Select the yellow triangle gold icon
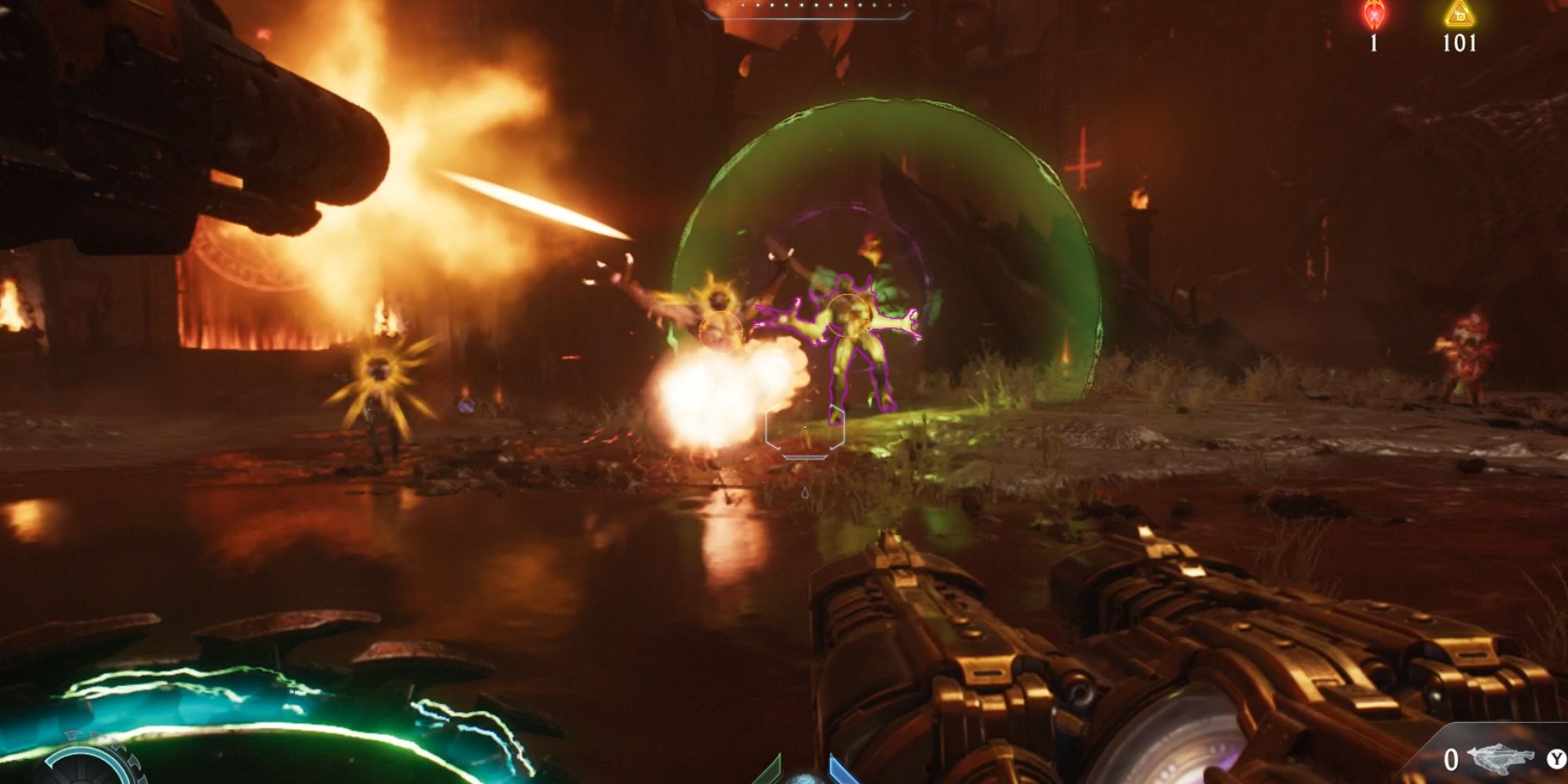 click(1459, 14)
